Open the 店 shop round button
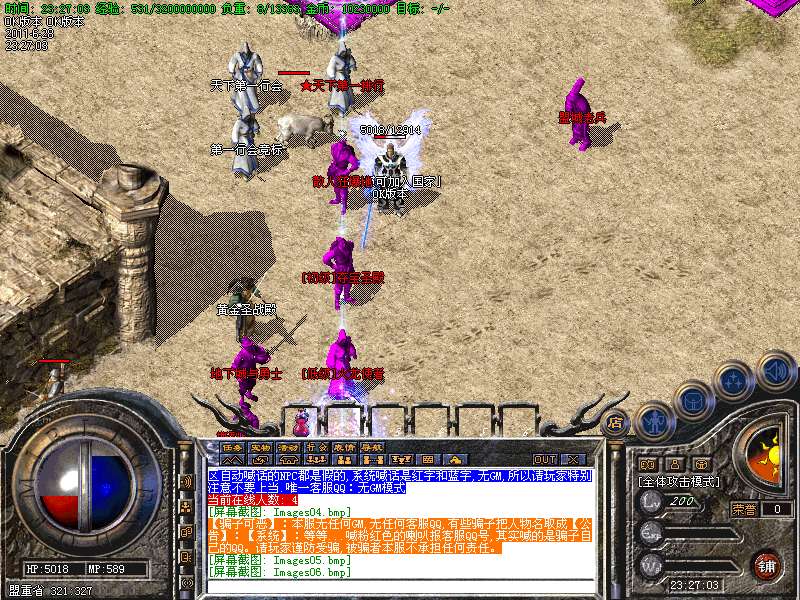The height and width of the screenshot is (600, 800). (617, 422)
